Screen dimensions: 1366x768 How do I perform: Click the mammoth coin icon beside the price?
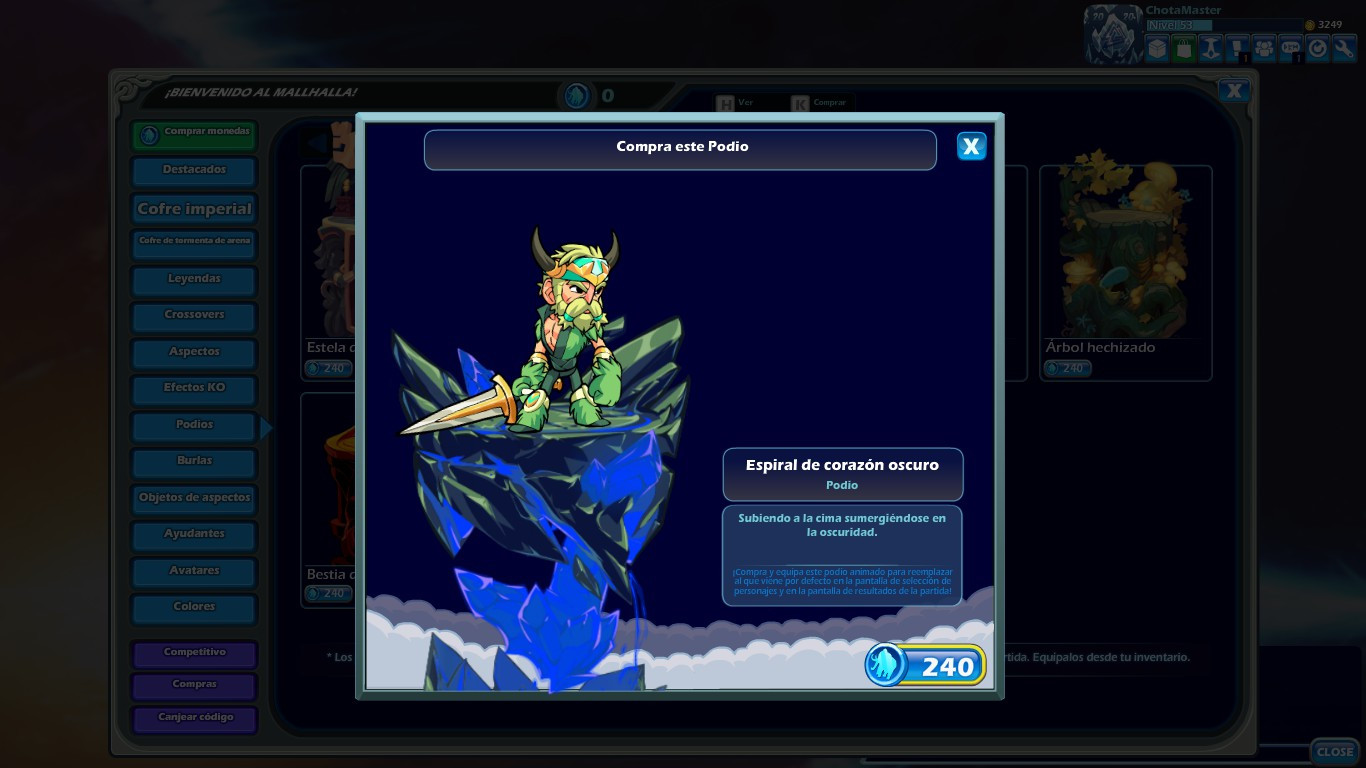point(884,664)
